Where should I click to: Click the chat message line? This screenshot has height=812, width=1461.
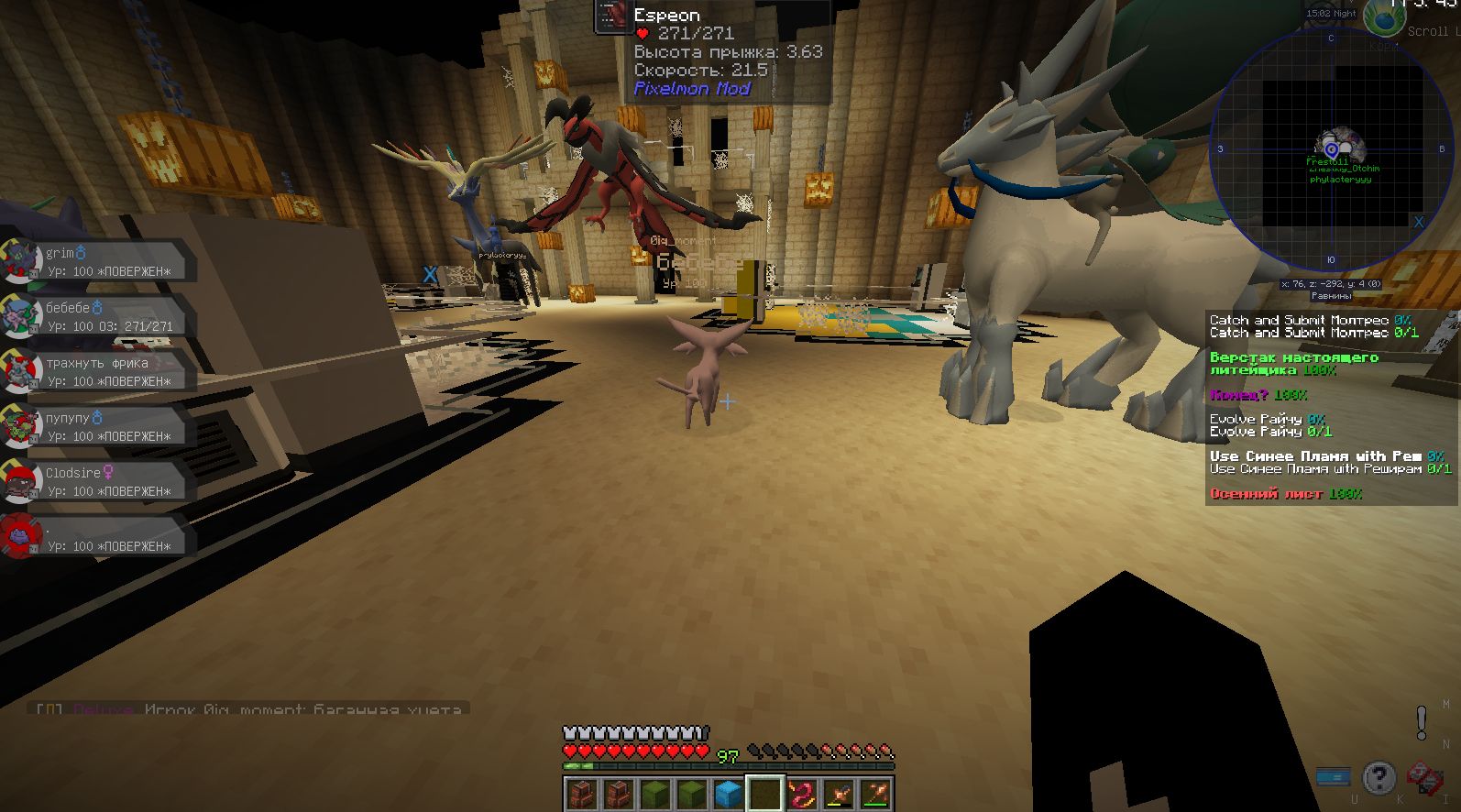pos(249,709)
